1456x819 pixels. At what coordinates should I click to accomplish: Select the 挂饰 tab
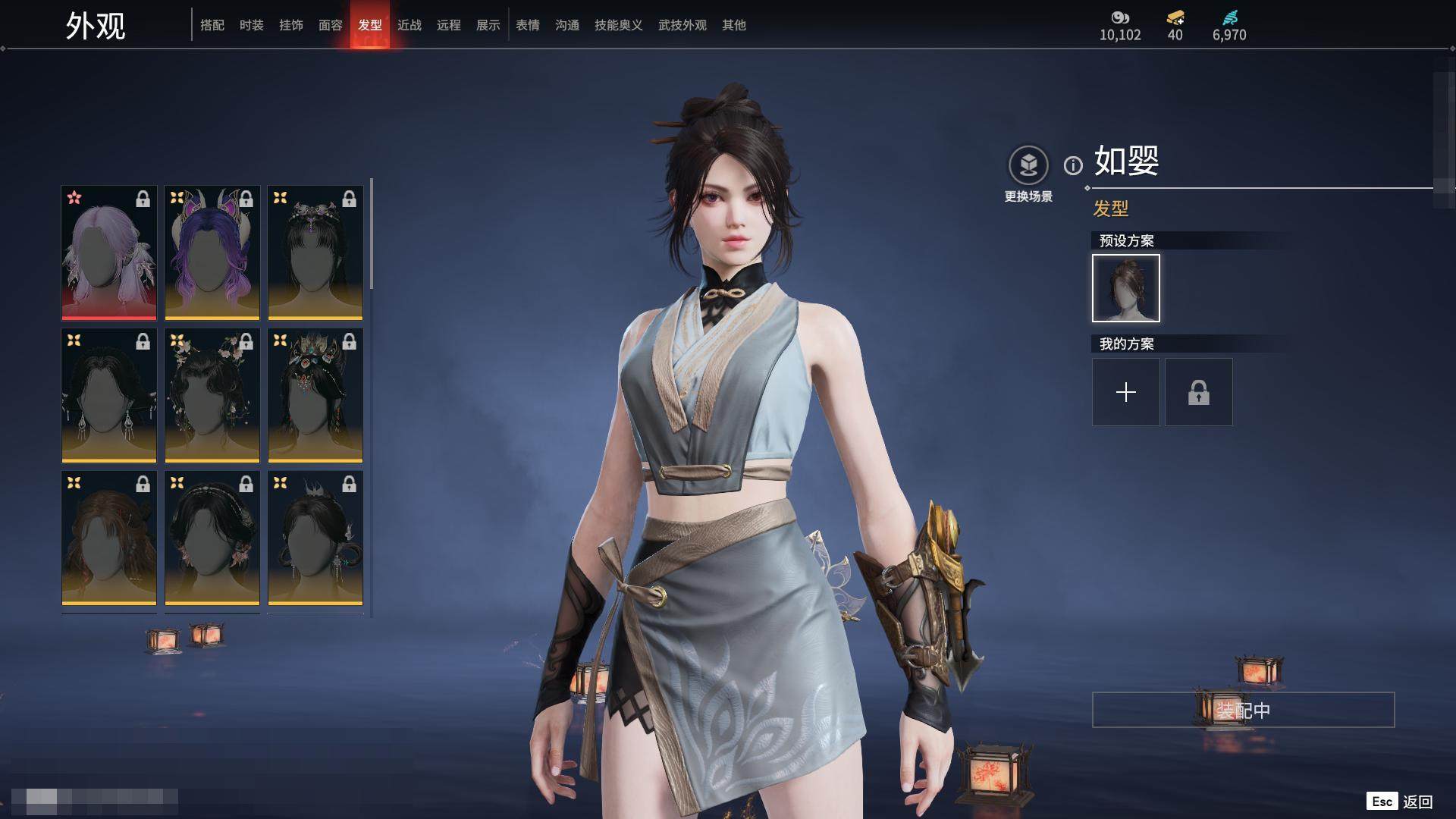pyautogui.click(x=291, y=25)
